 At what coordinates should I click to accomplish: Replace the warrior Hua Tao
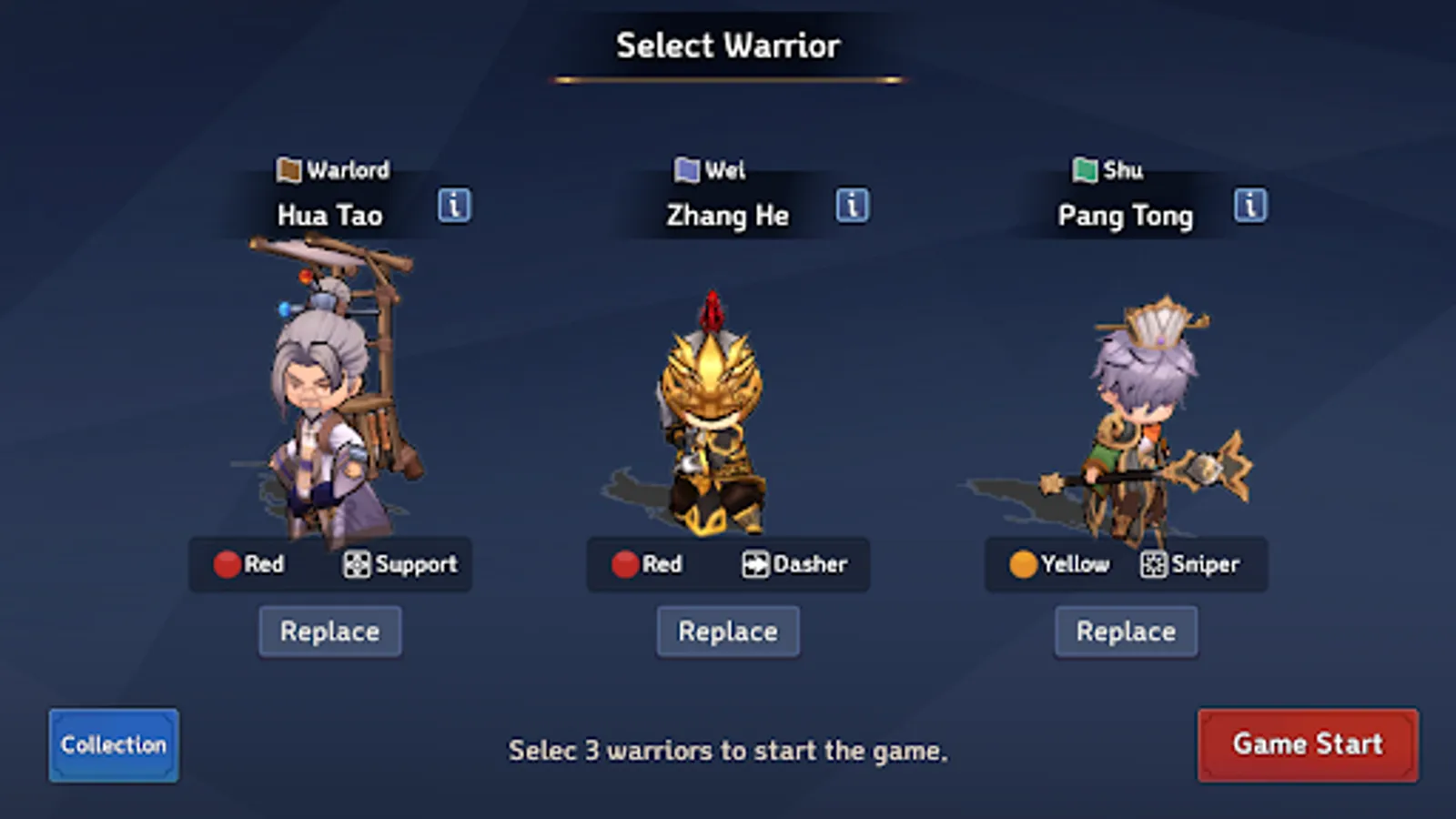pos(329,631)
